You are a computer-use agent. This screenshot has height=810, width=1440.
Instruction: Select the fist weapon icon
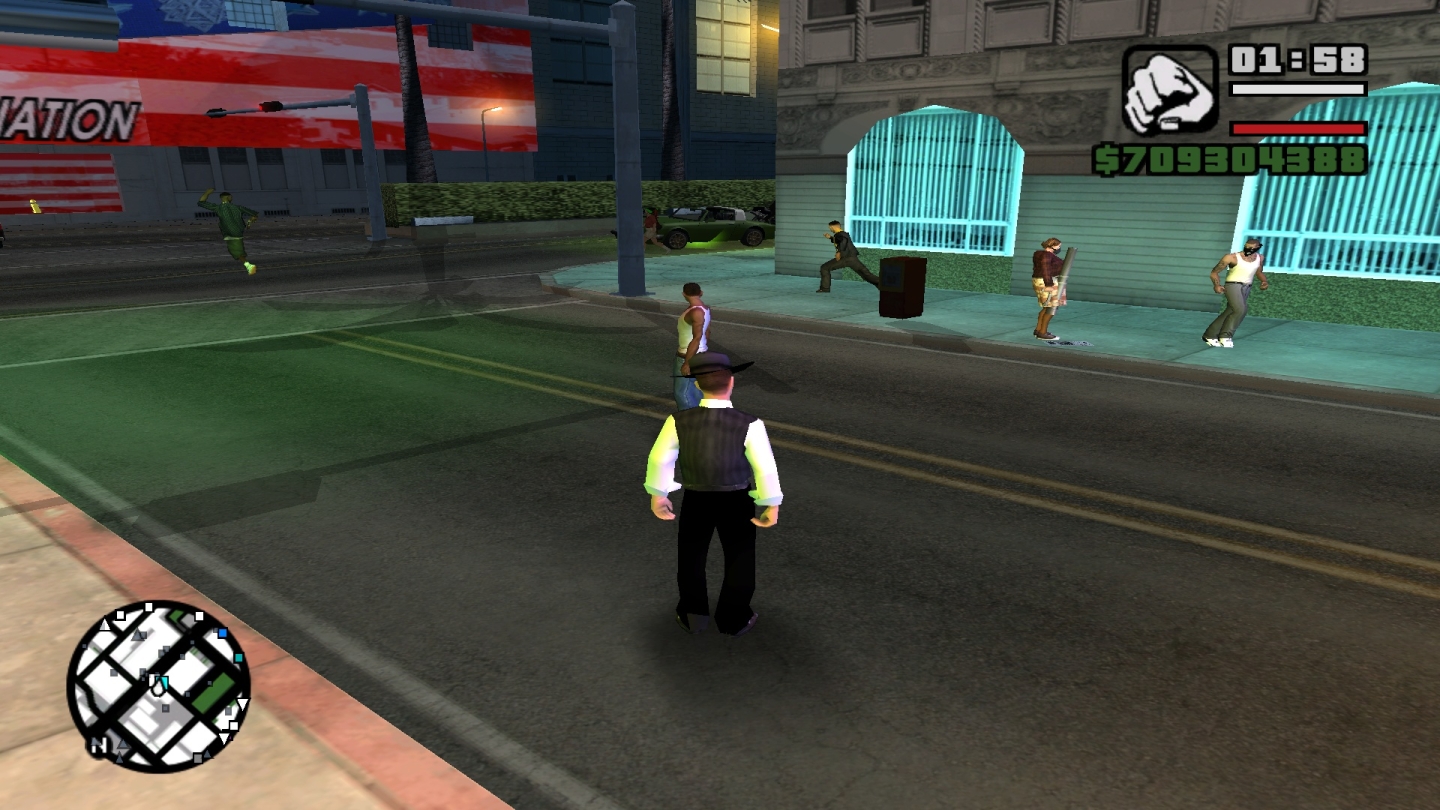click(1169, 91)
